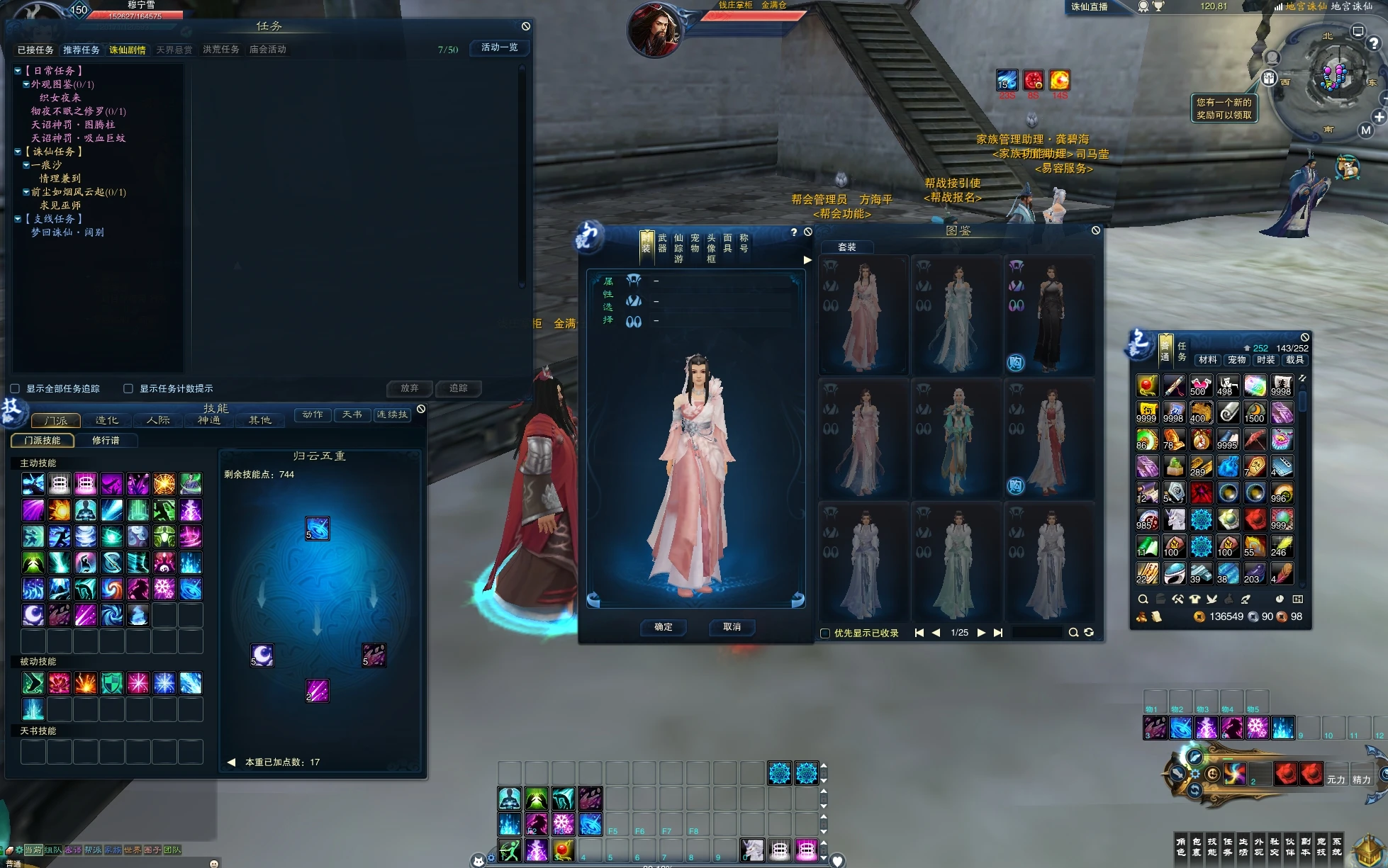This screenshot has width=1388, height=868.
Task: Close the 图鉴 catalog panel
Action: [1096, 230]
